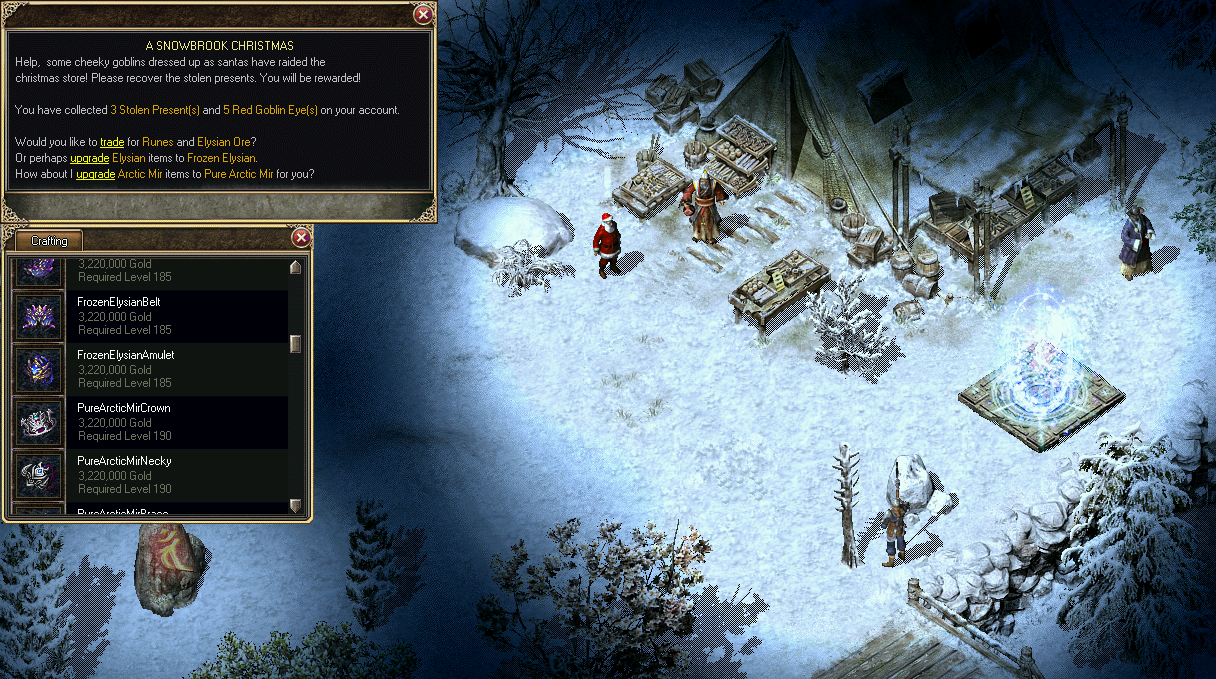Viewport: 1216px width, 679px height.
Task: Close the Snowbrook Christmas dialogue window
Action: pyautogui.click(x=423, y=14)
